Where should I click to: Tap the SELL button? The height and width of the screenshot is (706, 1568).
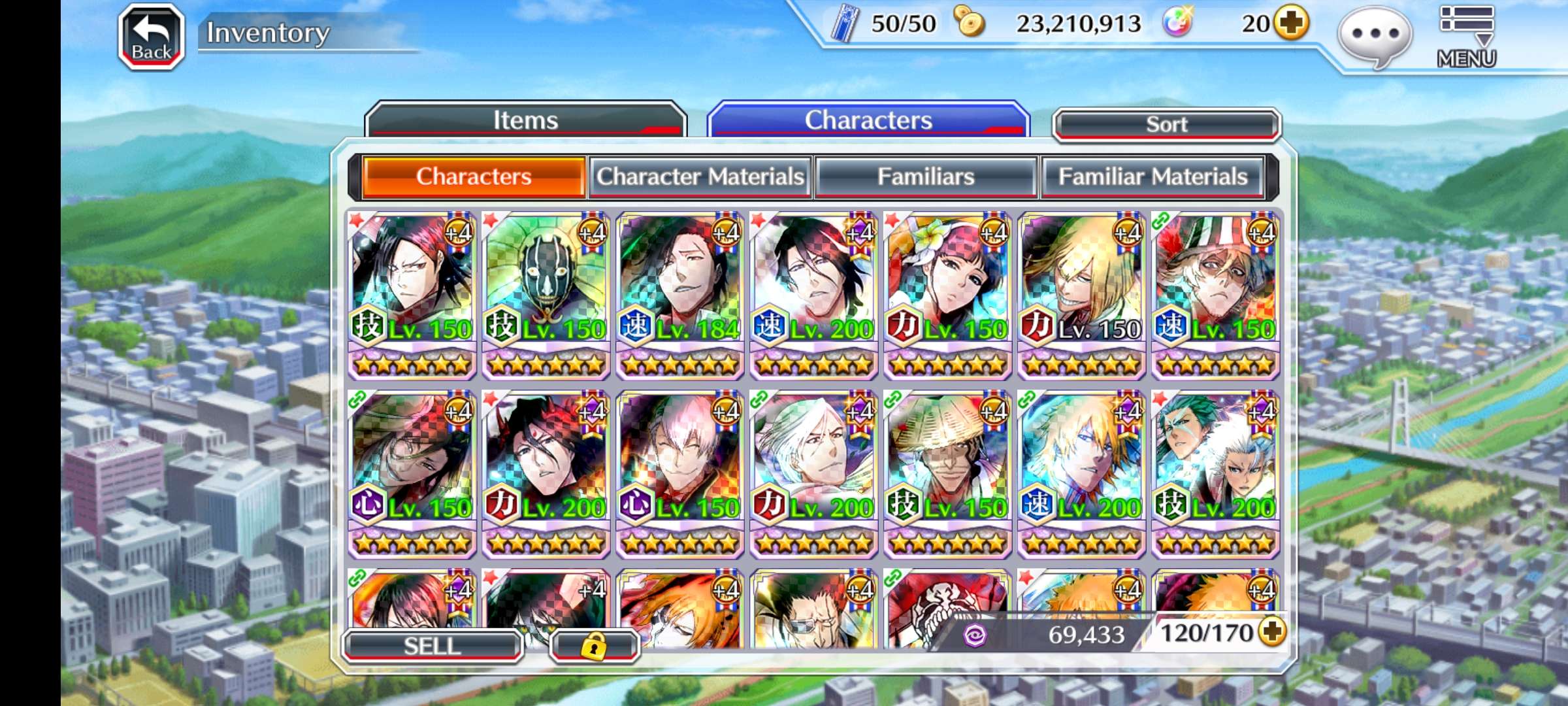(432, 646)
